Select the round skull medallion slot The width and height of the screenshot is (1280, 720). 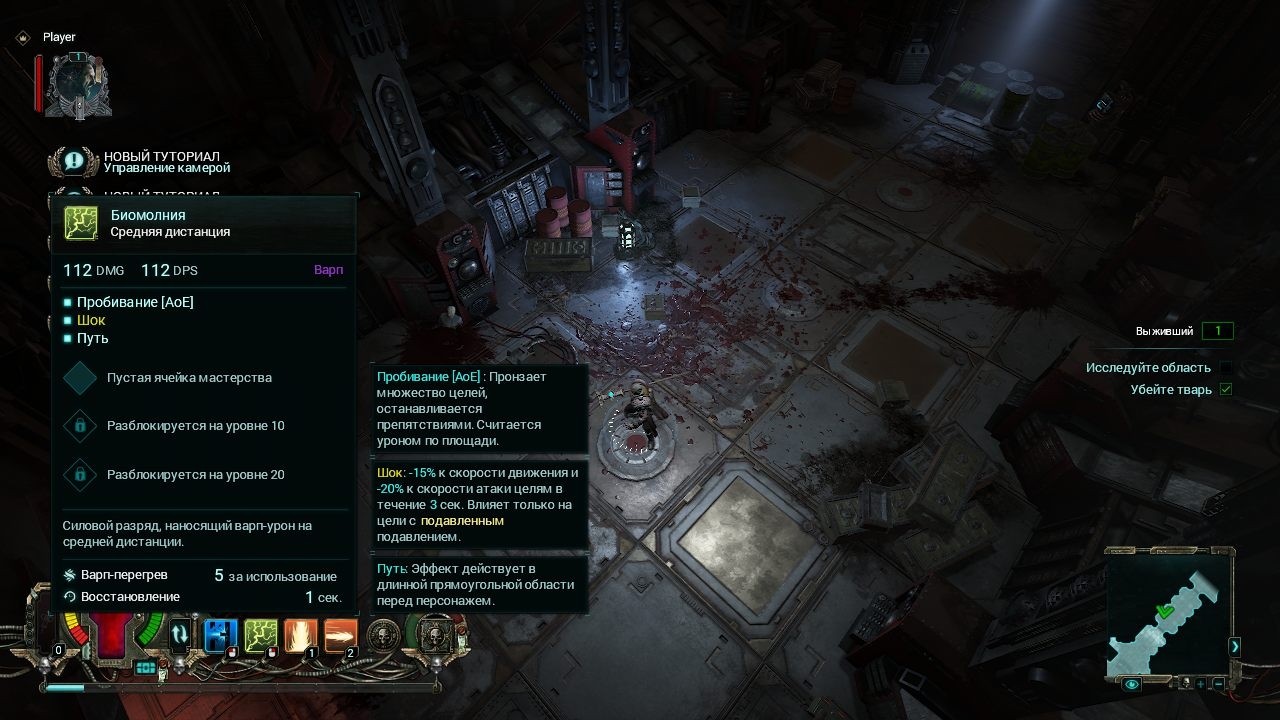click(x=383, y=635)
